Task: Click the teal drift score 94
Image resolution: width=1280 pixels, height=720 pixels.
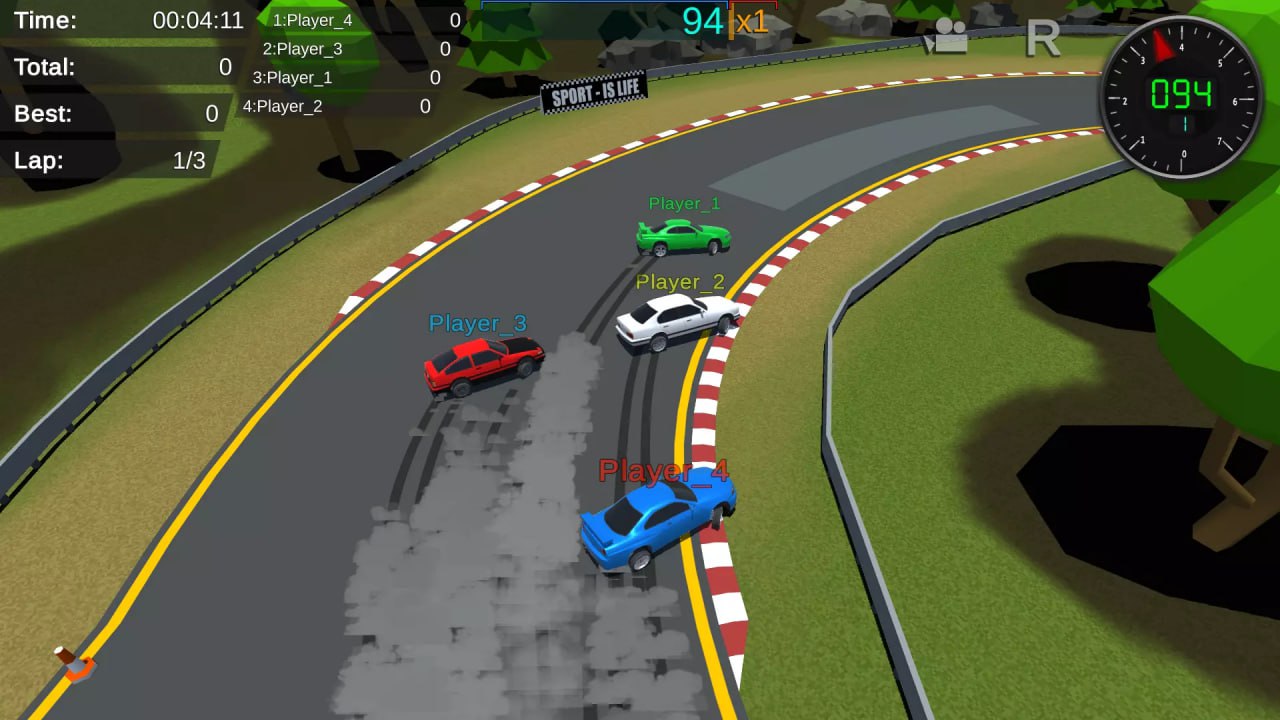Action: click(702, 20)
